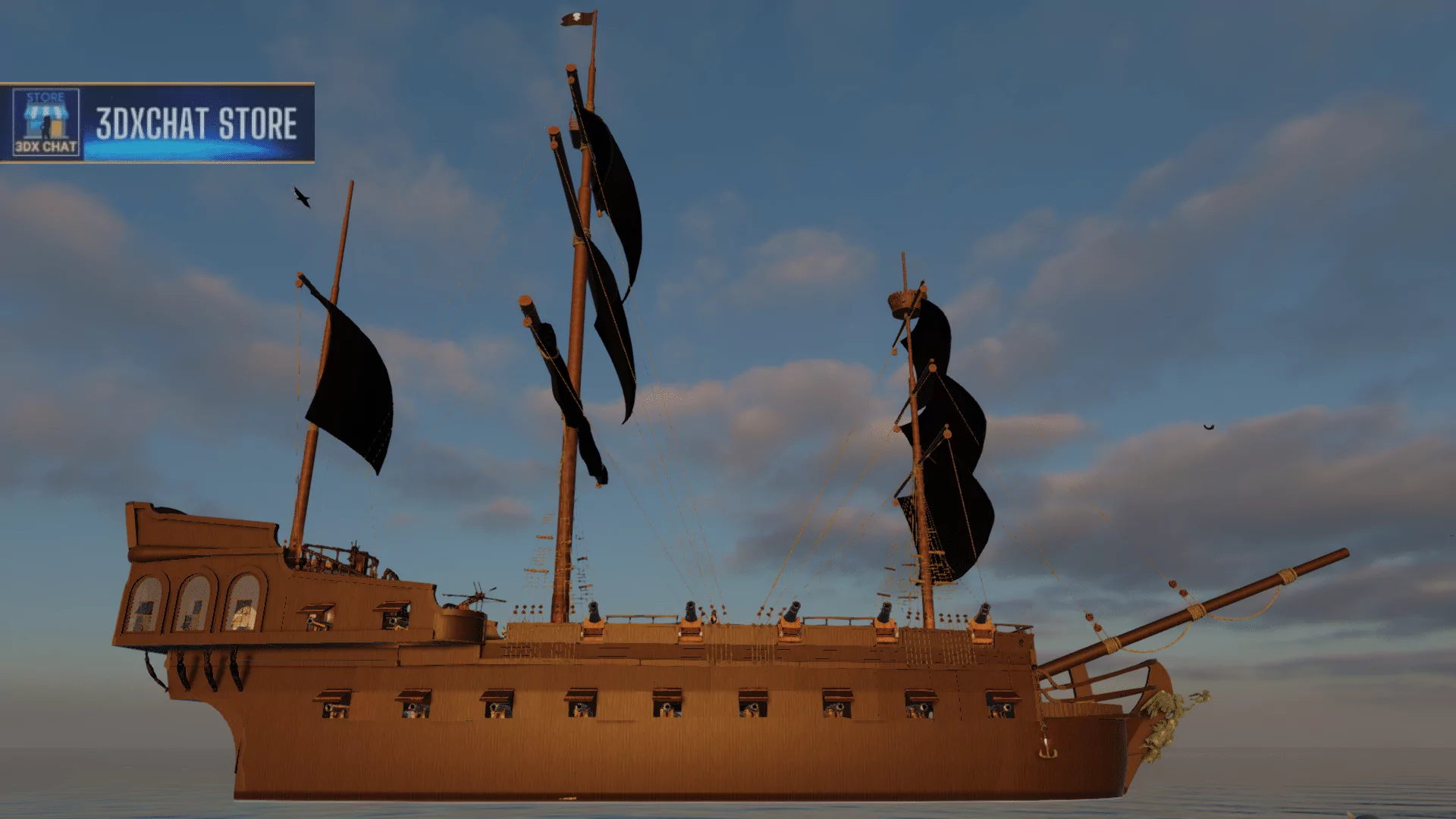Open the 3DXCHAT STORE title text
The height and width of the screenshot is (819, 1456).
pos(196,124)
